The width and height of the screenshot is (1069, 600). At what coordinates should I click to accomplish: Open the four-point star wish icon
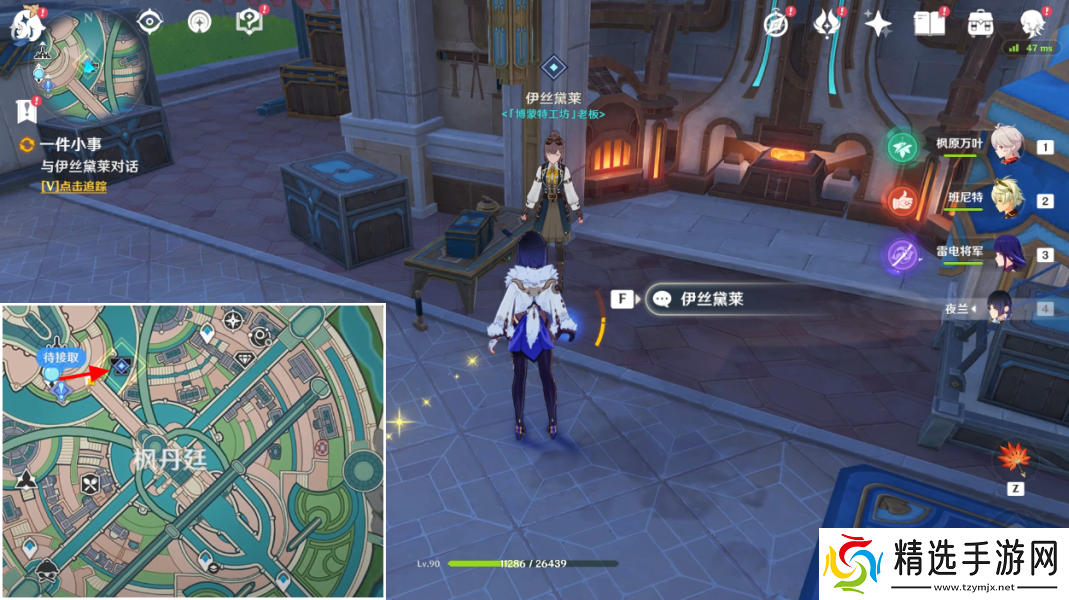pyautogui.click(x=878, y=24)
